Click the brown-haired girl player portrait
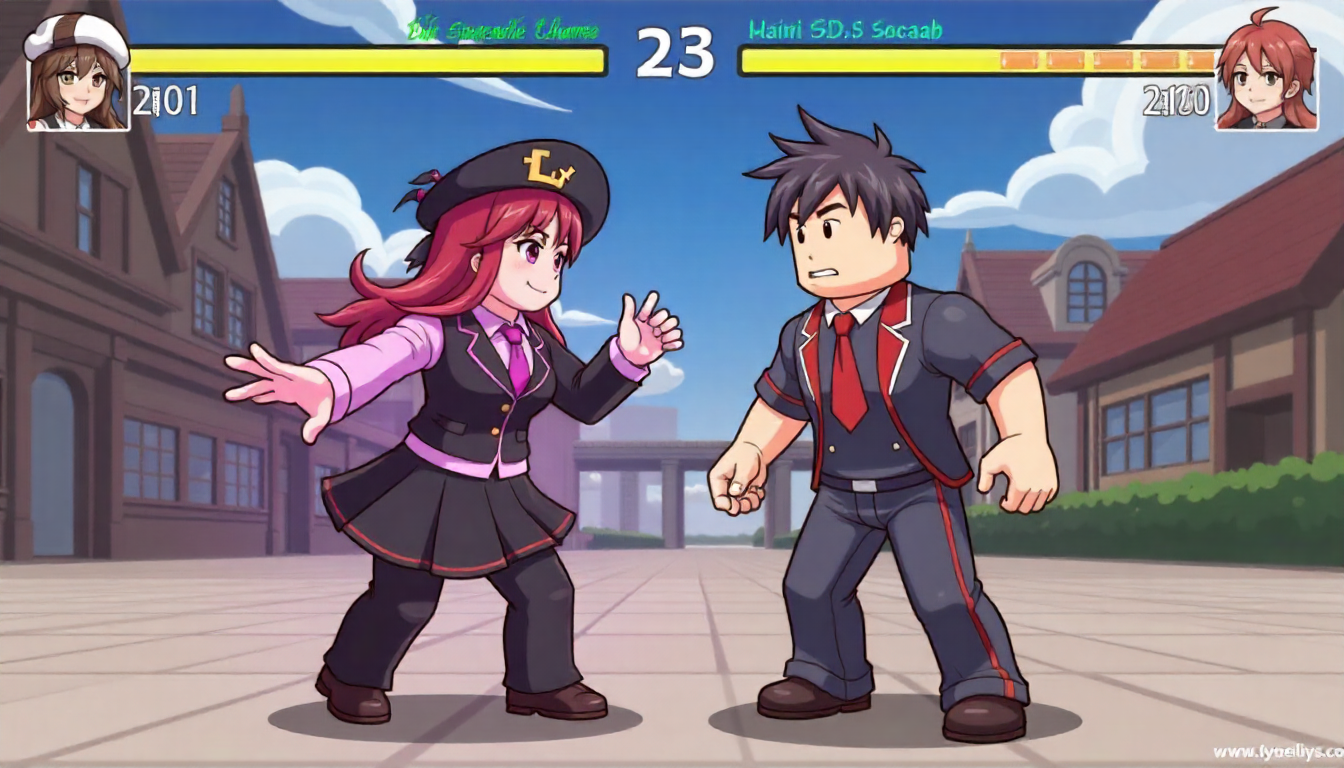Viewport: 1344px width, 768px height. tap(77, 74)
